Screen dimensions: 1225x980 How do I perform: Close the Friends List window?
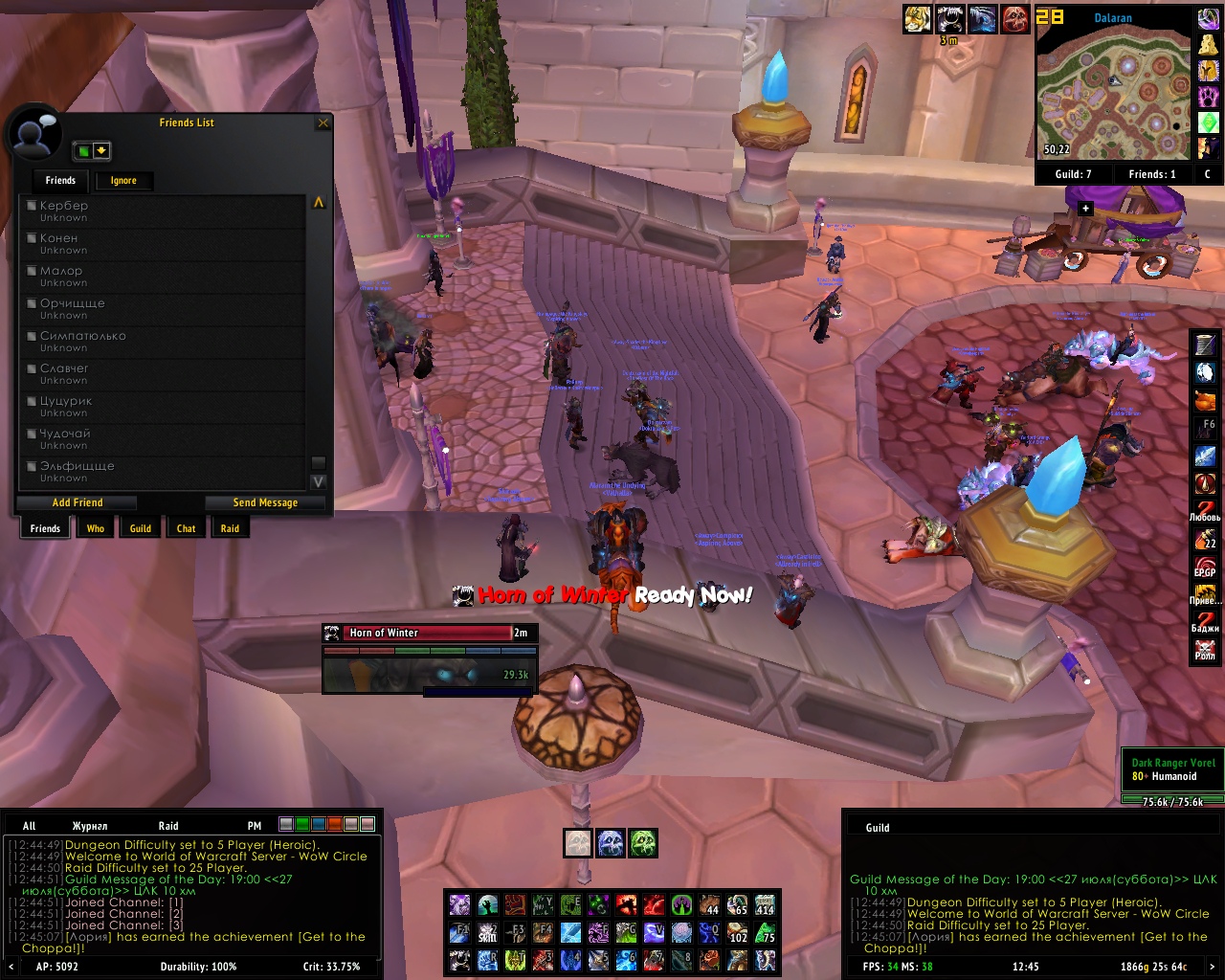323,123
